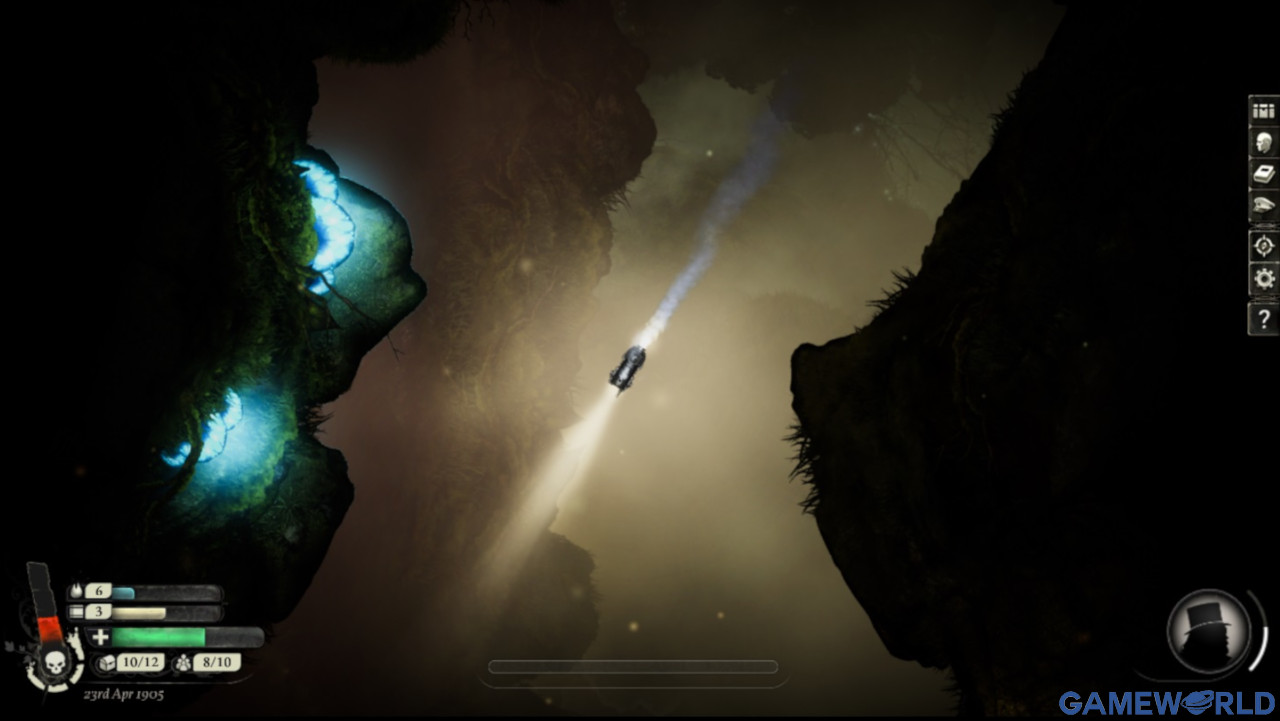The height and width of the screenshot is (721, 1280).
Task: Click the green hull health bar
Action: point(160,637)
